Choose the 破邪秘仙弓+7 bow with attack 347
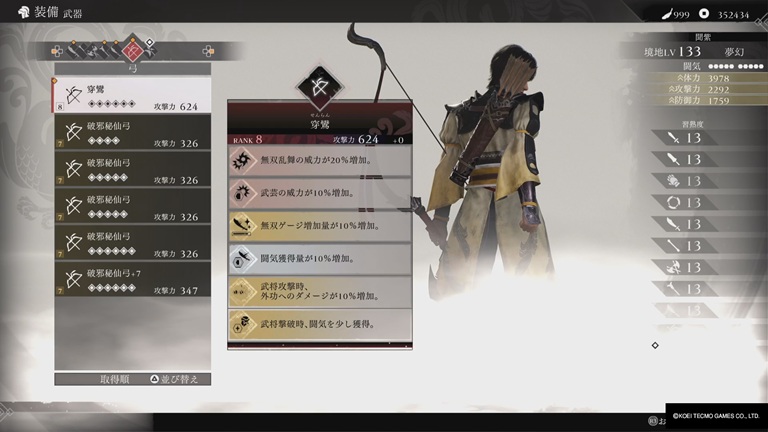This screenshot has height=432, width=768. 132,279
